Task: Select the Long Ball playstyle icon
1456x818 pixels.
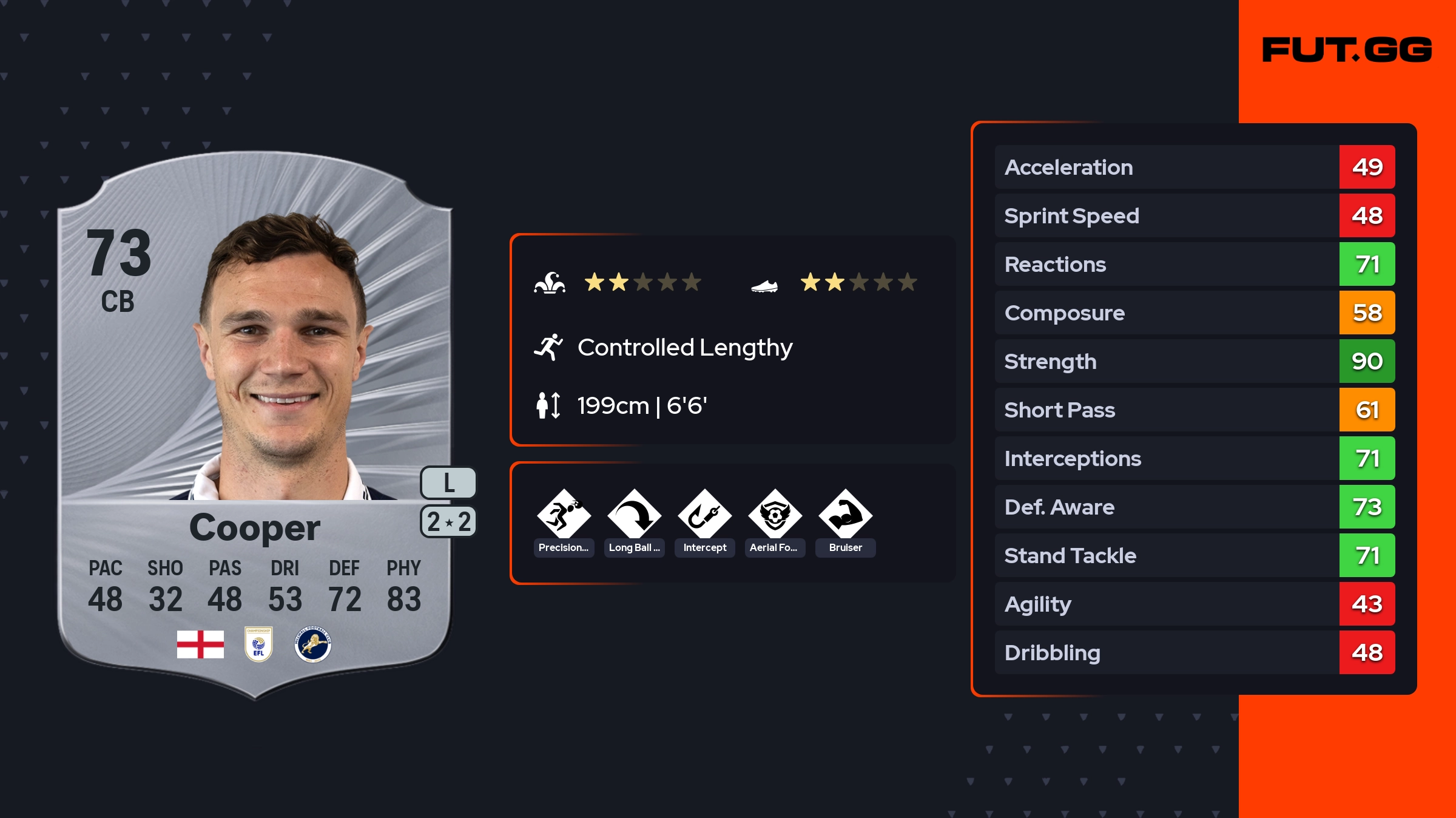Action: (x=634, y=516)
